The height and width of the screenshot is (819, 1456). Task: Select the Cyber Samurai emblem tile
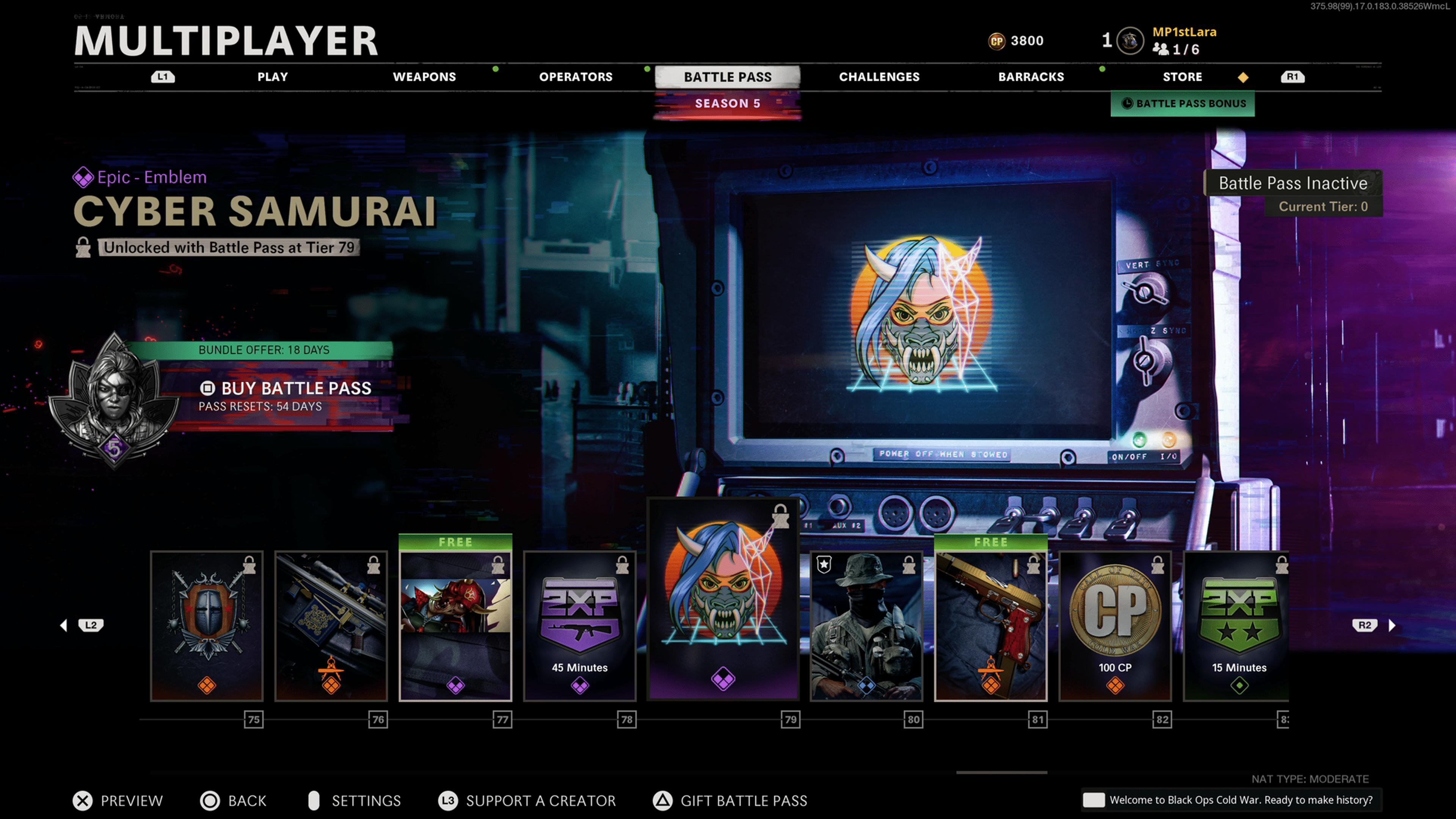pyautogui.click(x=723, y=599)
